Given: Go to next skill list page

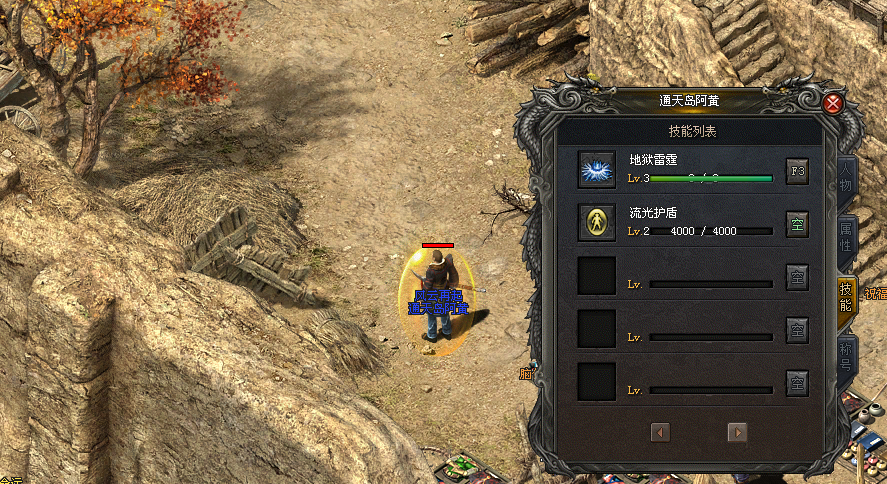Looking at the screenshot, I should (x=738, y=432).
